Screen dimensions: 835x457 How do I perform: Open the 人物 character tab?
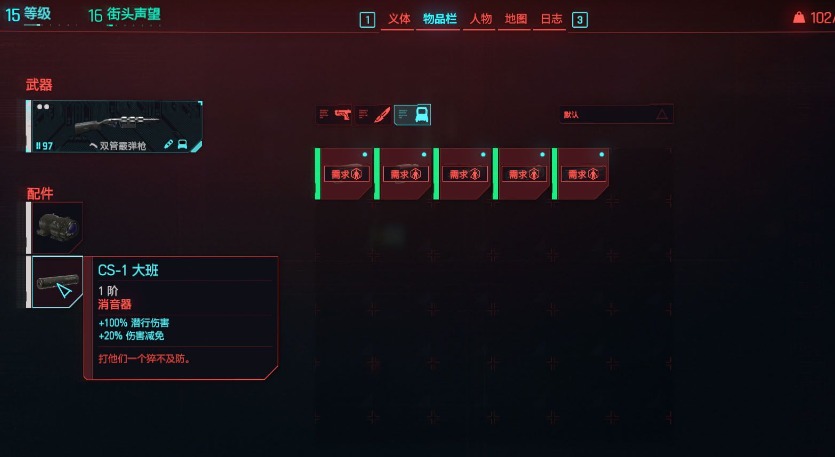(x=480, y=19)
